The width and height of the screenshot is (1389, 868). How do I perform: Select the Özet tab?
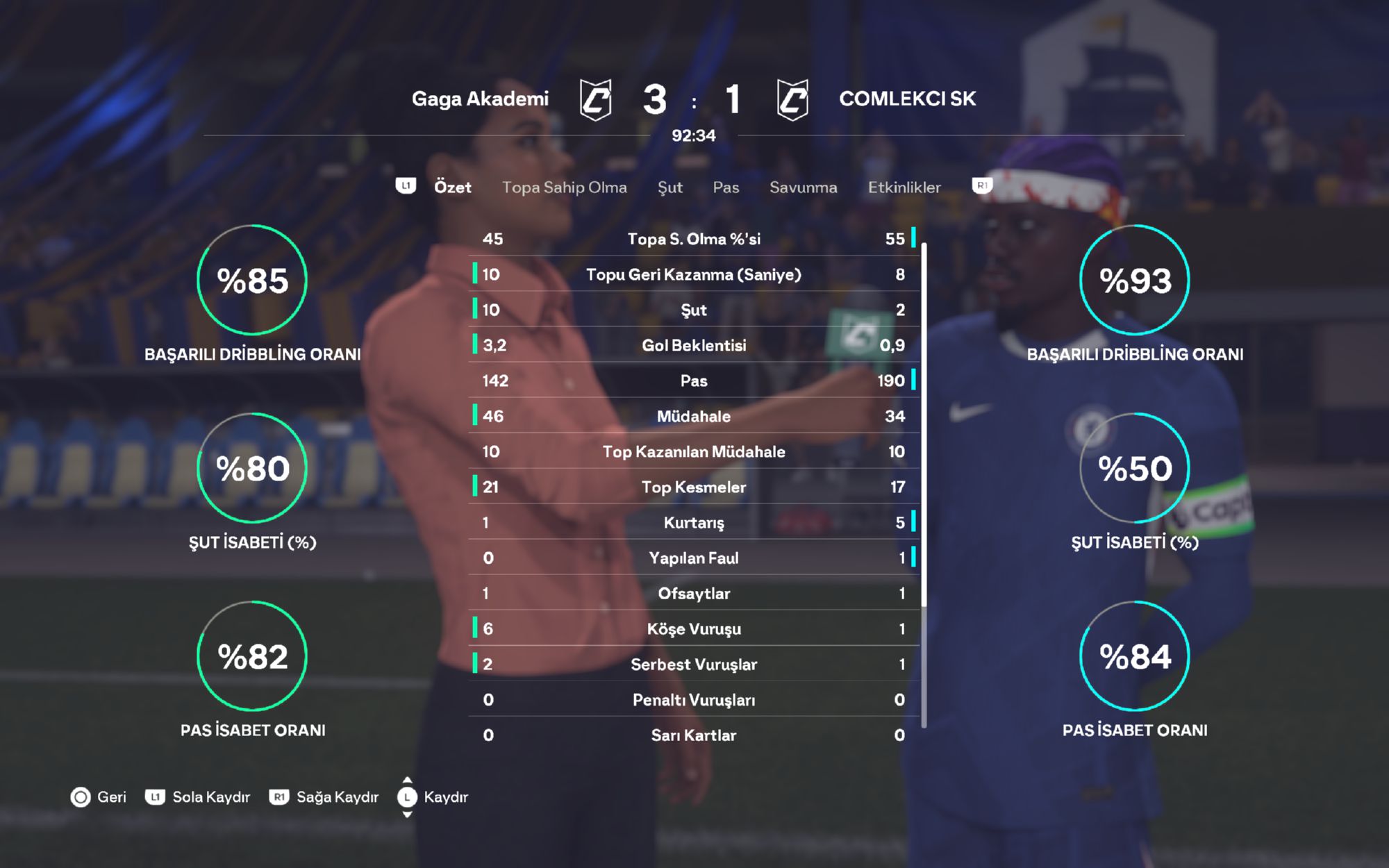452,187
